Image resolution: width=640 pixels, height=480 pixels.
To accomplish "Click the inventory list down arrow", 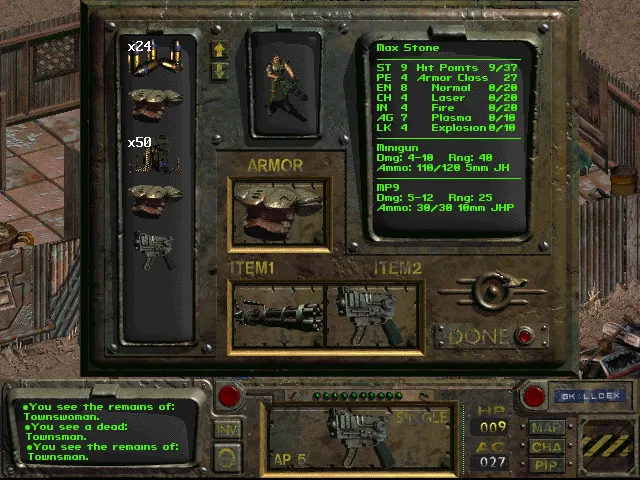I will 218,71.
